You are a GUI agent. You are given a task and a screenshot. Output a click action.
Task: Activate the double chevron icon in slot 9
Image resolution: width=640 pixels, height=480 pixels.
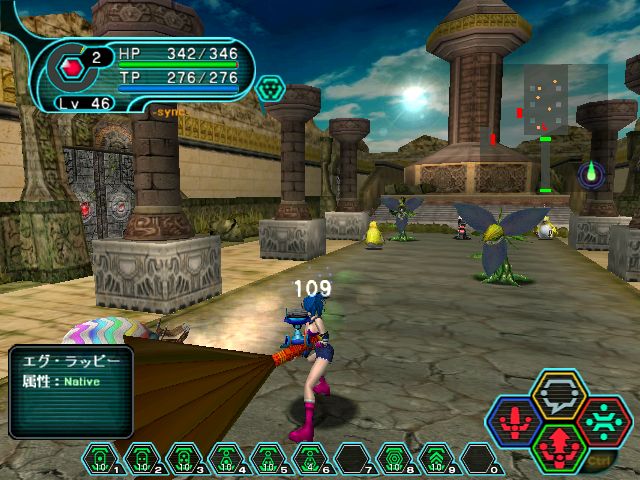[436, 460]
